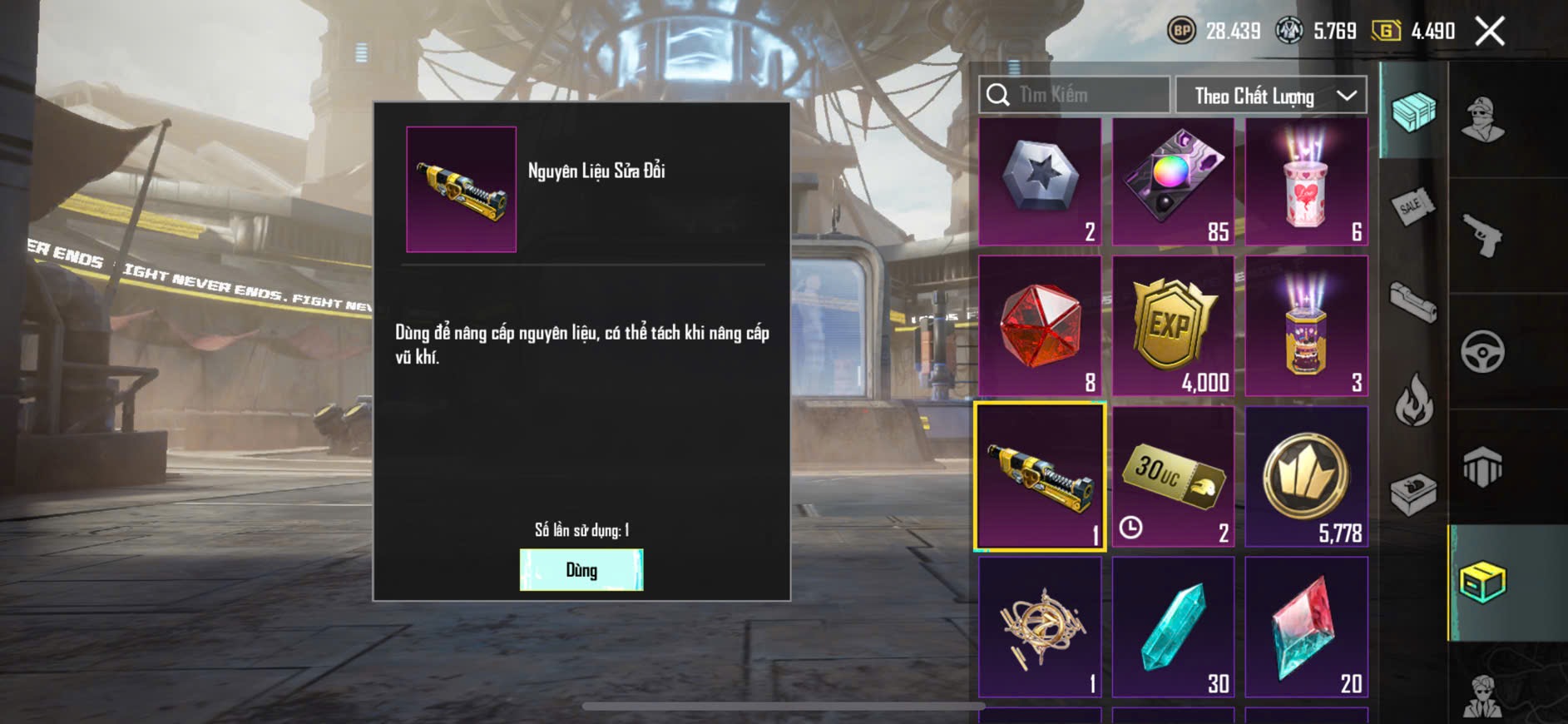The image size is (1568, 724).
Task: Open the Theo Chất Lượng sort dropdown
Action: click(x=1270, y=96)
